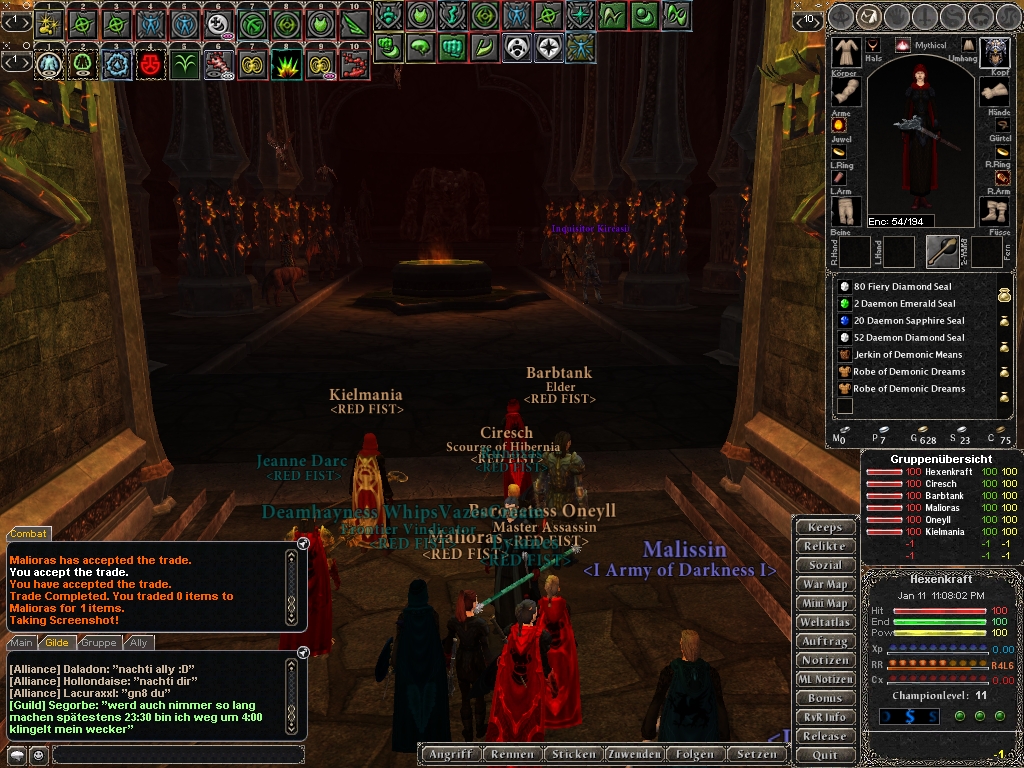
Task: Open the Relikte window
Action: [825, 546]
